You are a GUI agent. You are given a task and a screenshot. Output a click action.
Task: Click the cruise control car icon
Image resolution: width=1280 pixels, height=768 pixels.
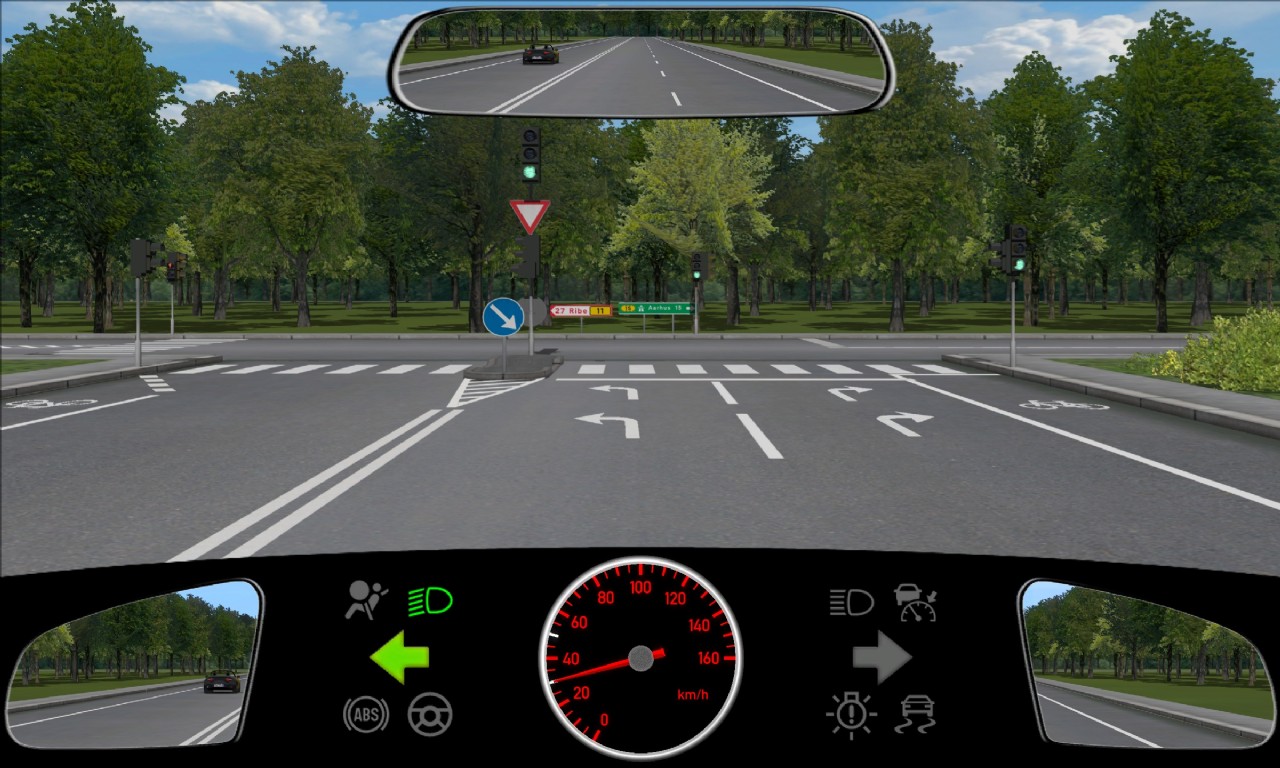pos(915,602)
